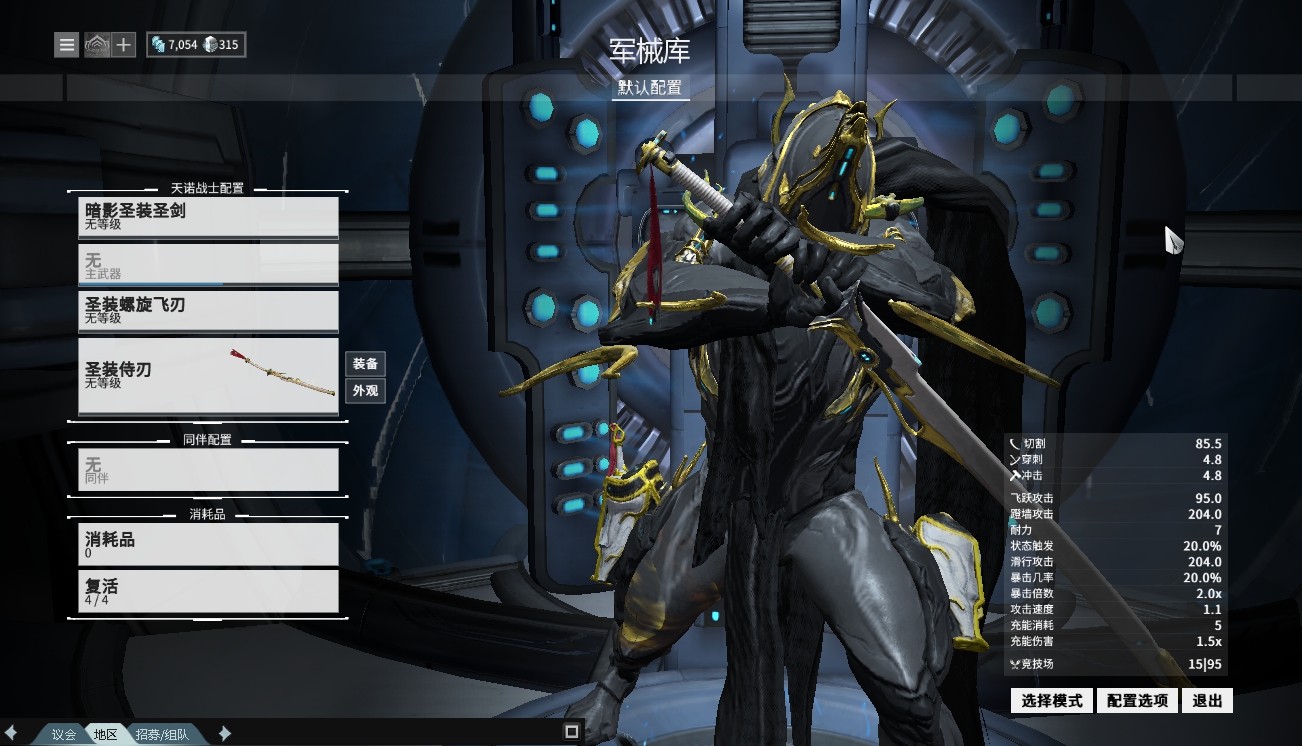
Task: Open the 默认配置 loadout selector
Action: 651,87
